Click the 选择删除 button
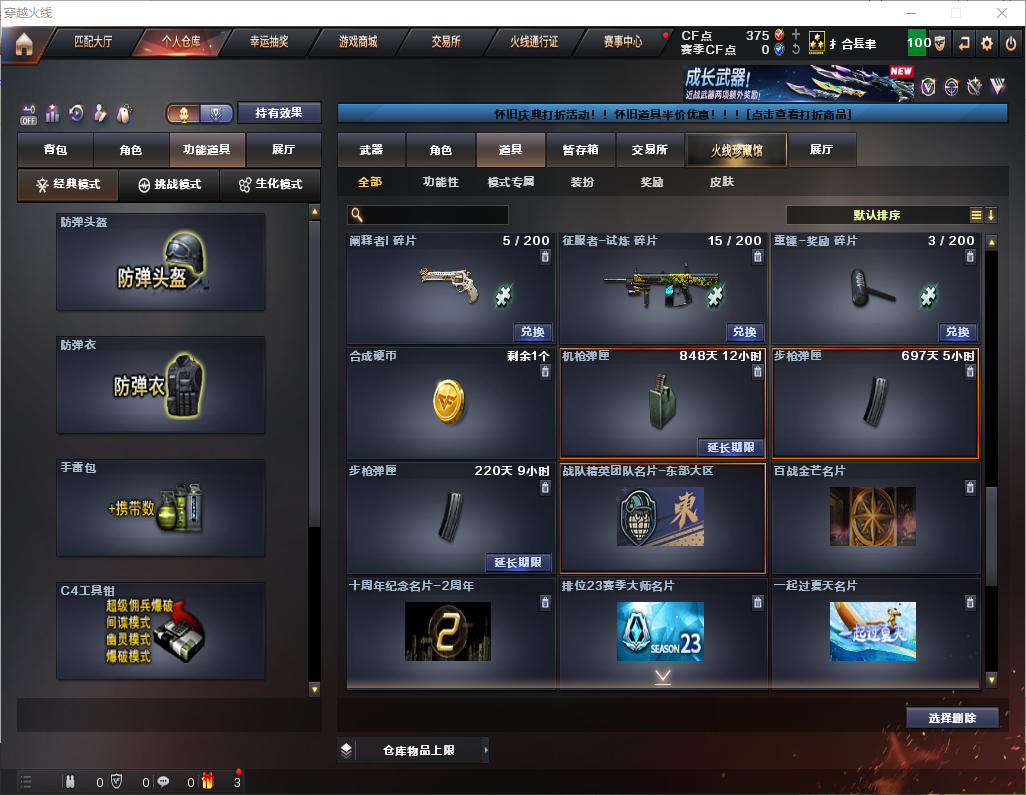The height and width of the screenshot is (795, 1026). (952, 718)
